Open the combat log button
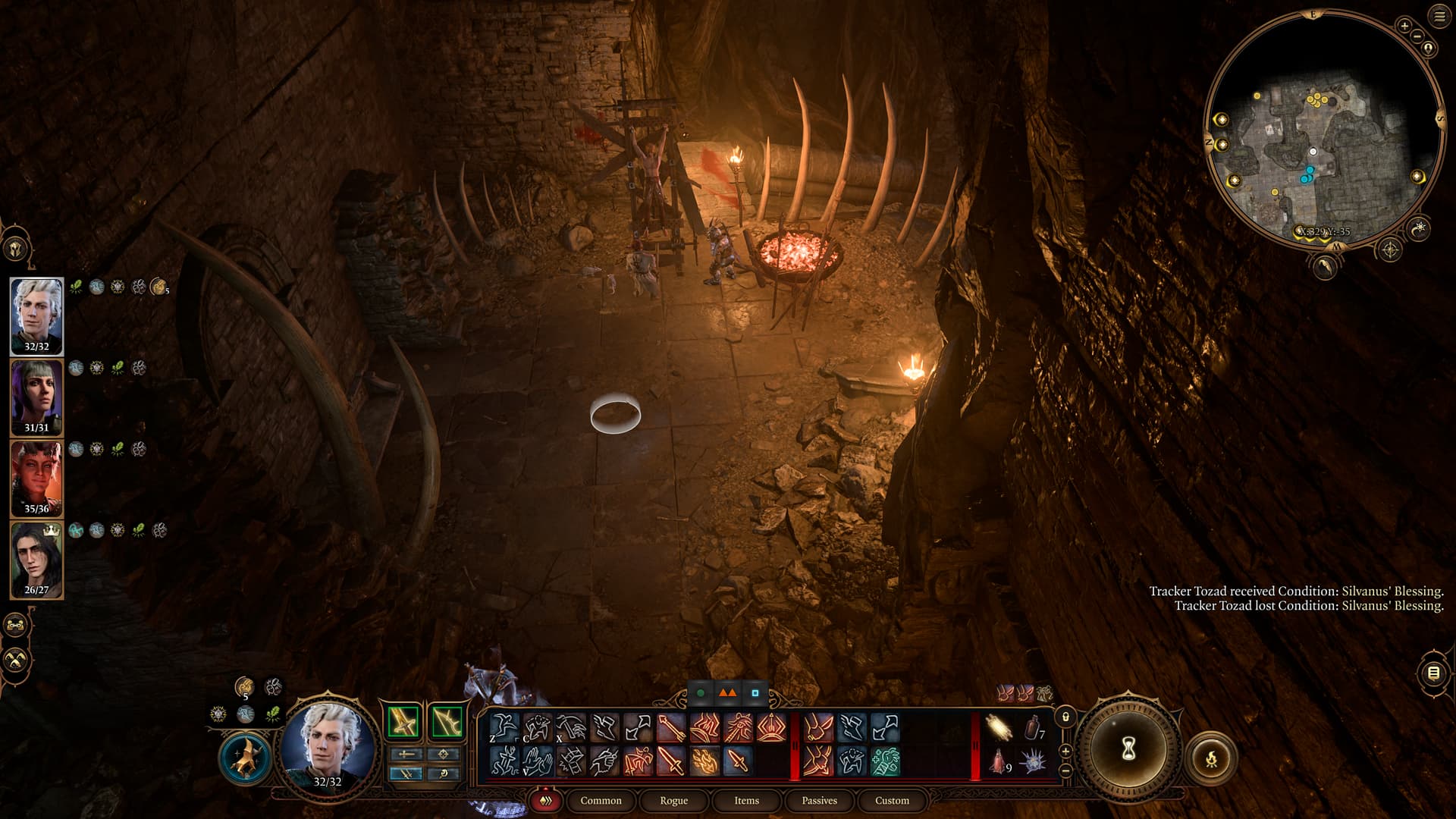 (1432, 673)
